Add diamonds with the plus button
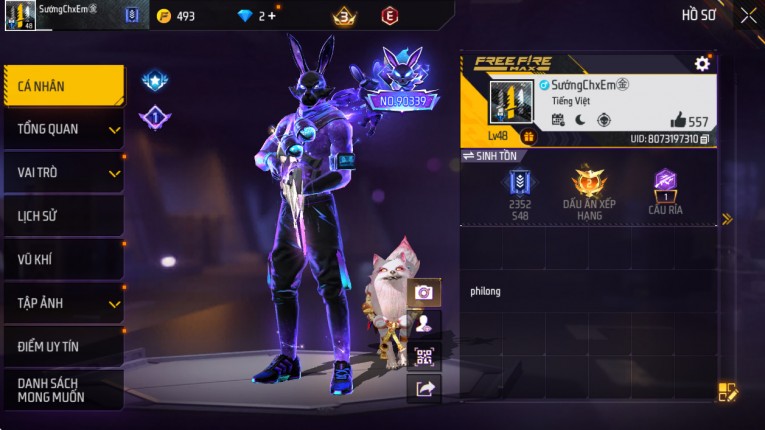765x430 pixels. pos(271,16)
